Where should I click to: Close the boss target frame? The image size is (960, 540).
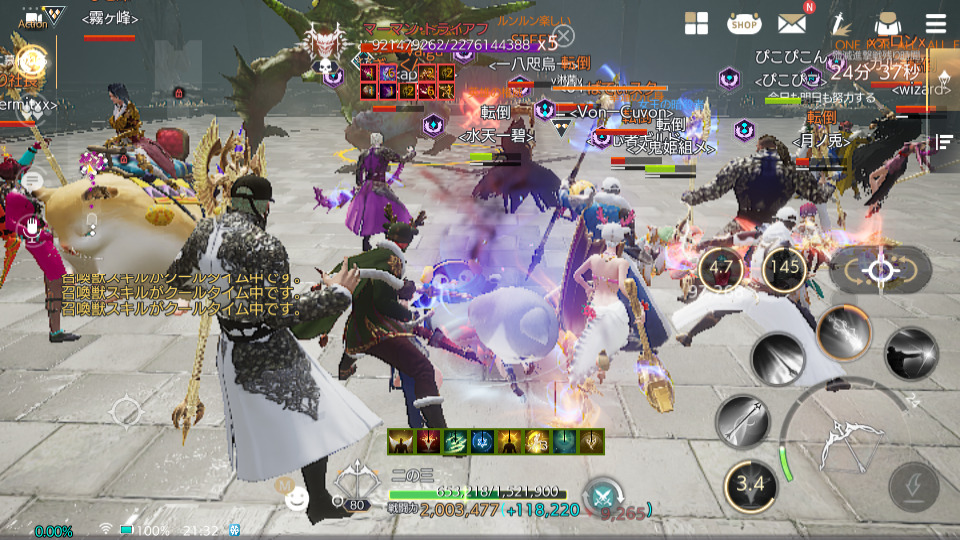[x=565, y=37]
